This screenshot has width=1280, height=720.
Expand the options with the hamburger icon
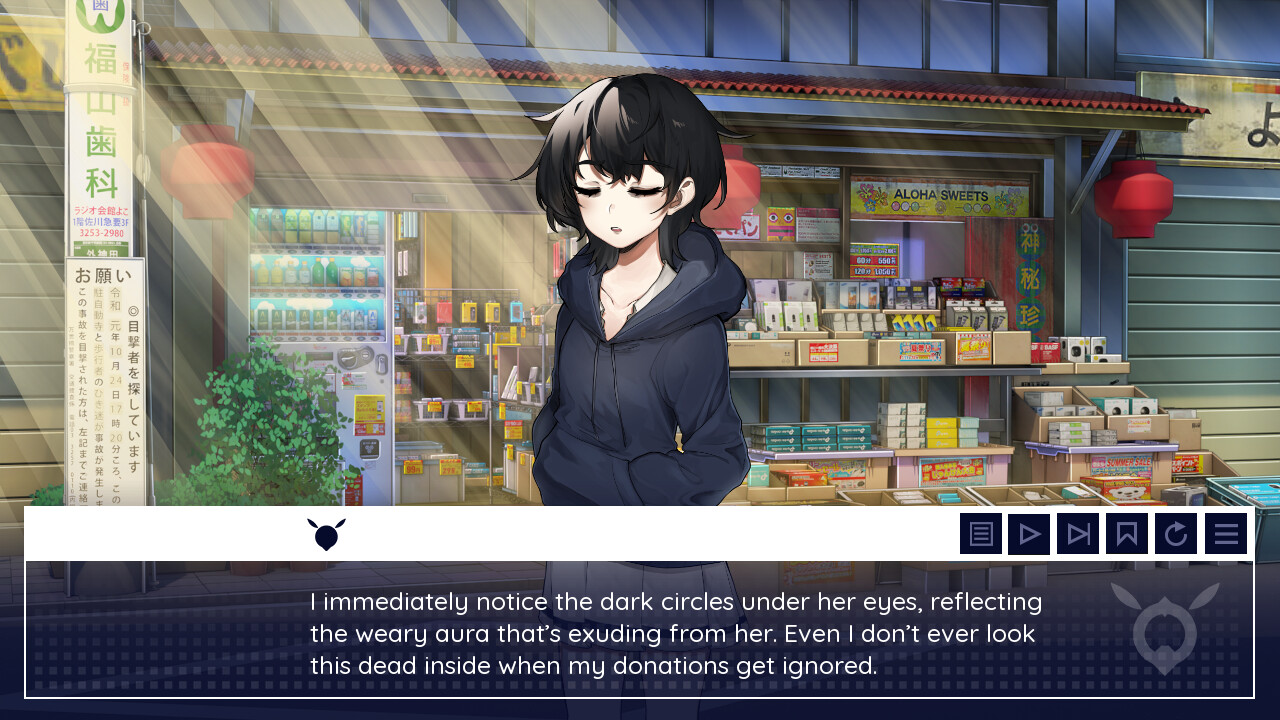coord(1226,533)
